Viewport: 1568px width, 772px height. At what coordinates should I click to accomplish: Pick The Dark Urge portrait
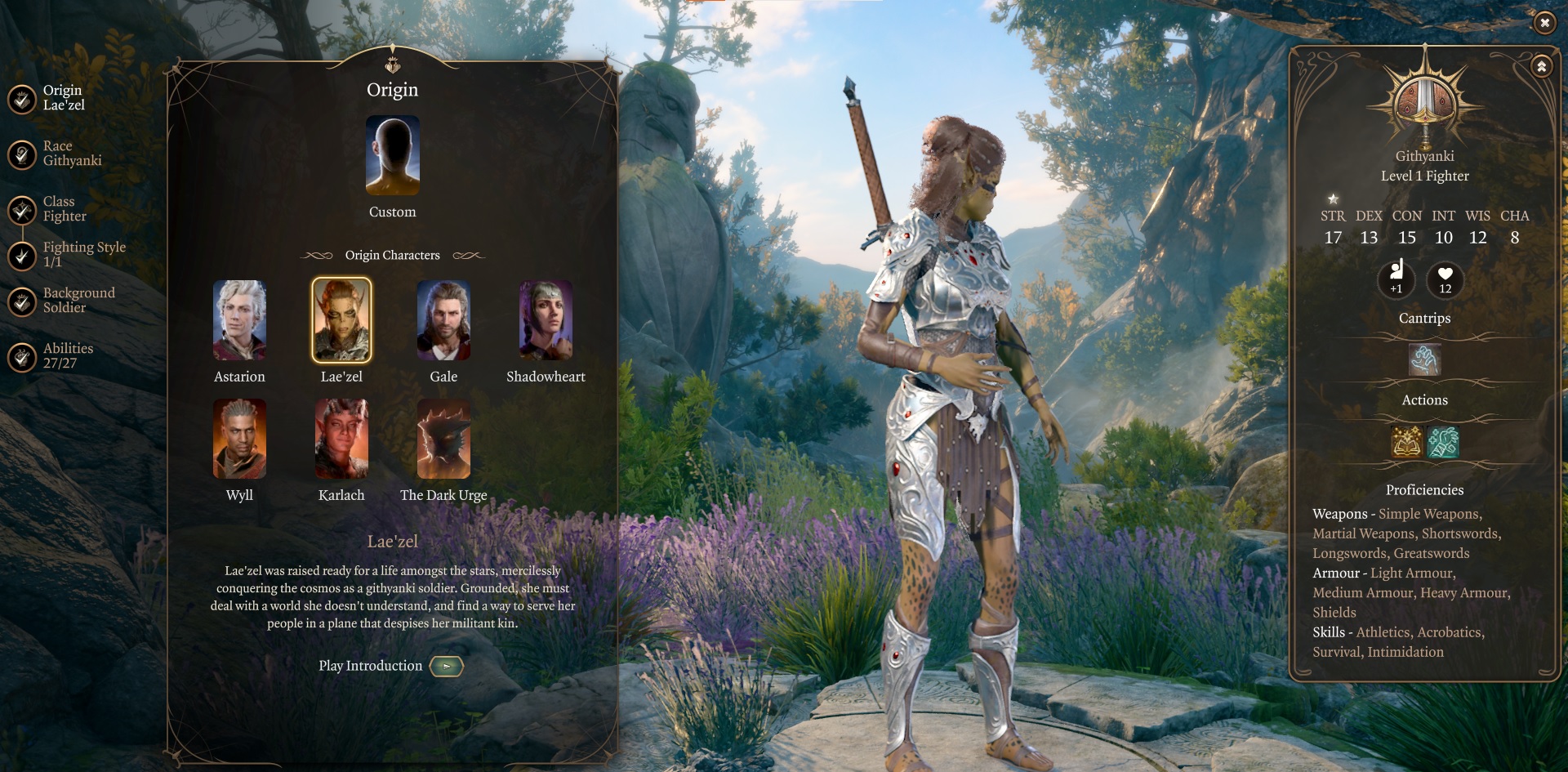point(443,439)
